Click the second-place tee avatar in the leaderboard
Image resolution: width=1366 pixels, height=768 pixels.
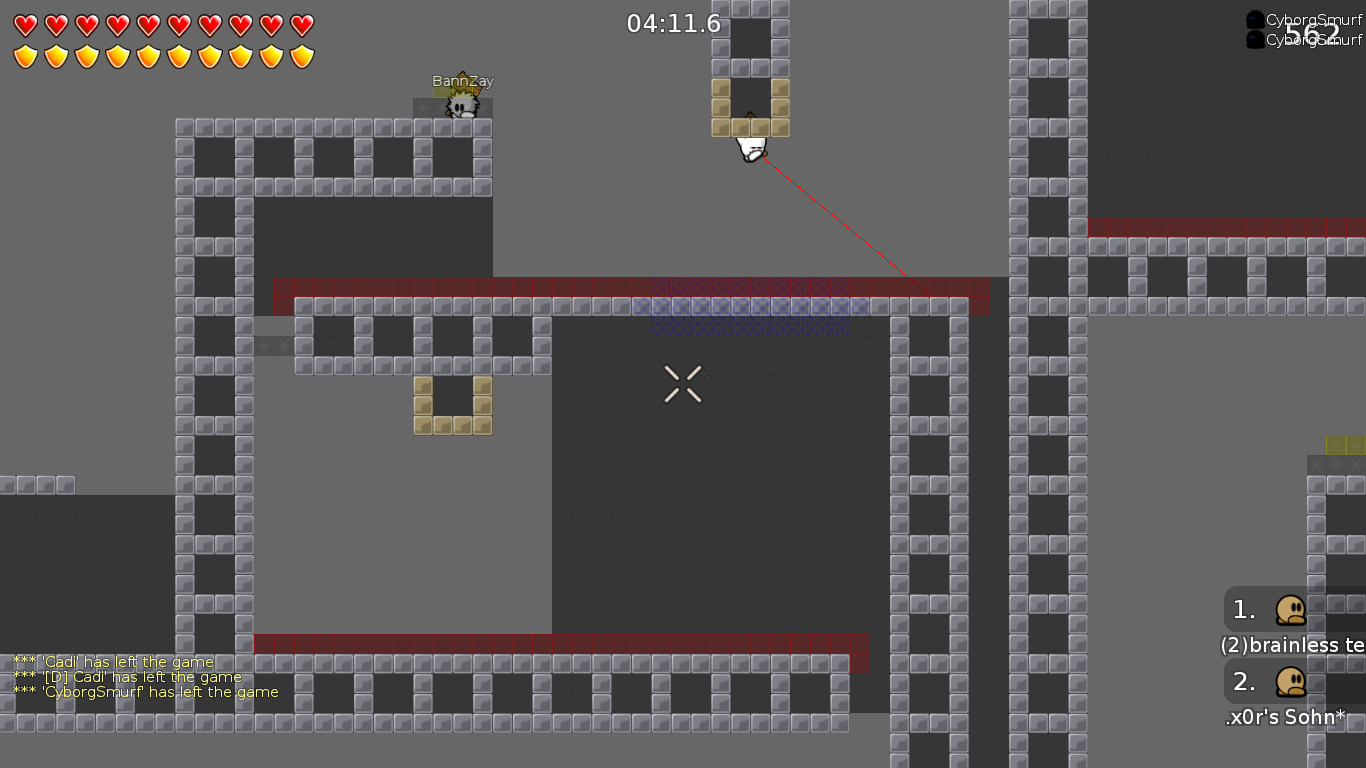(x=1290, y=681)
